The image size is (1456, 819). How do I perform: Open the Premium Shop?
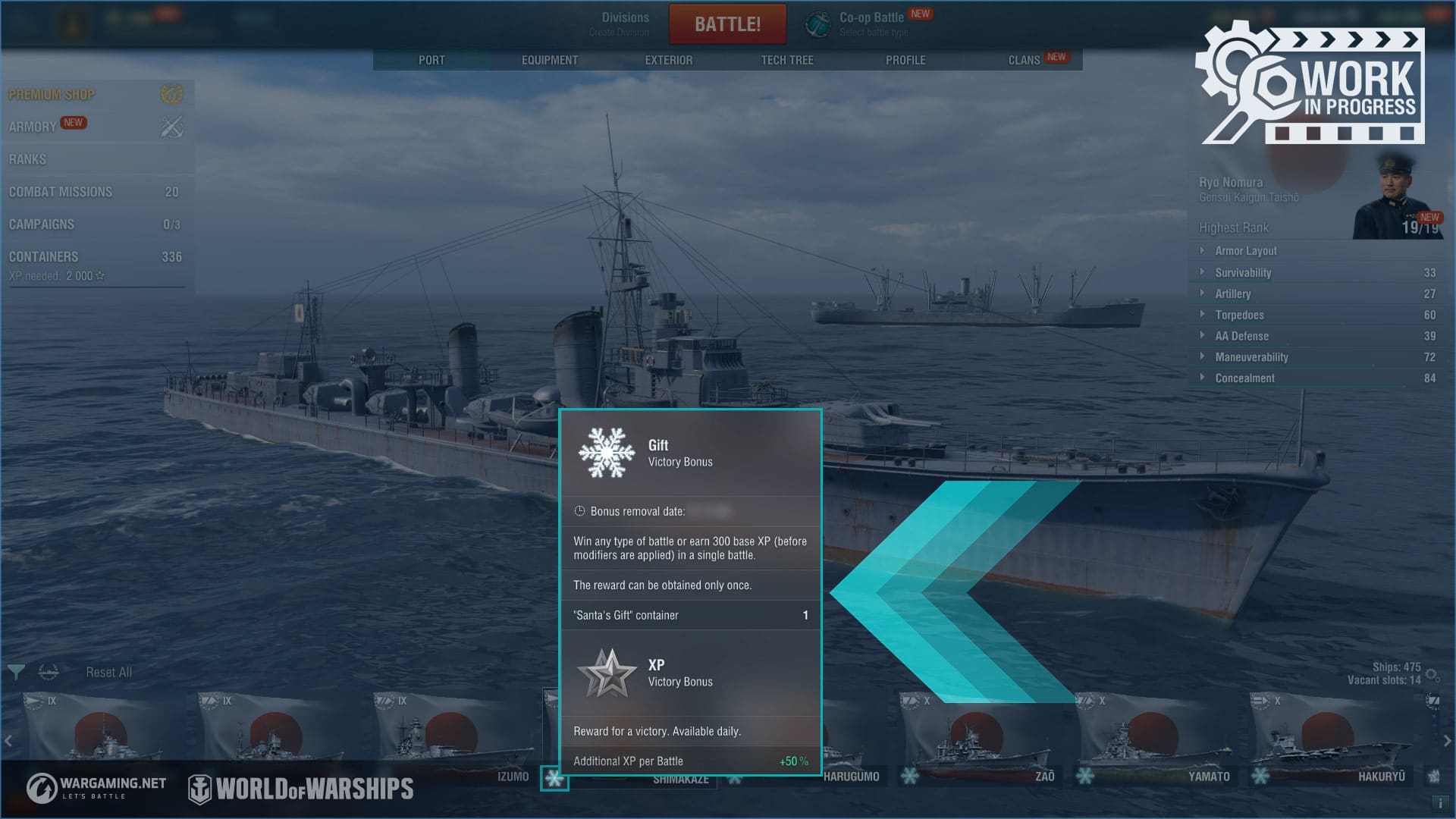pos(52,95)
